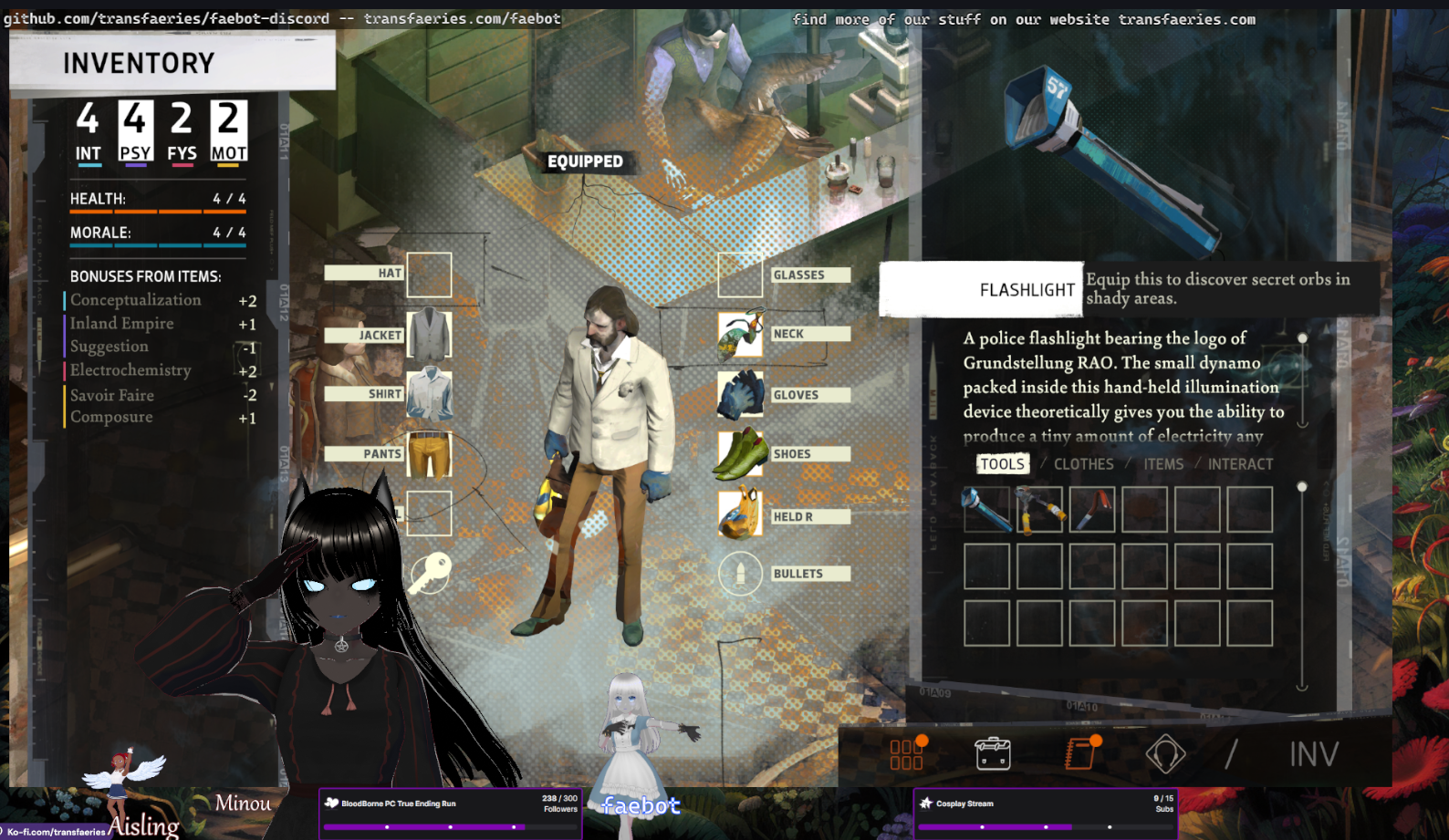Click the equipped jacket slot
Image resolution: width=1449 pixels, height=840 pixels.
tap(429, 335)
